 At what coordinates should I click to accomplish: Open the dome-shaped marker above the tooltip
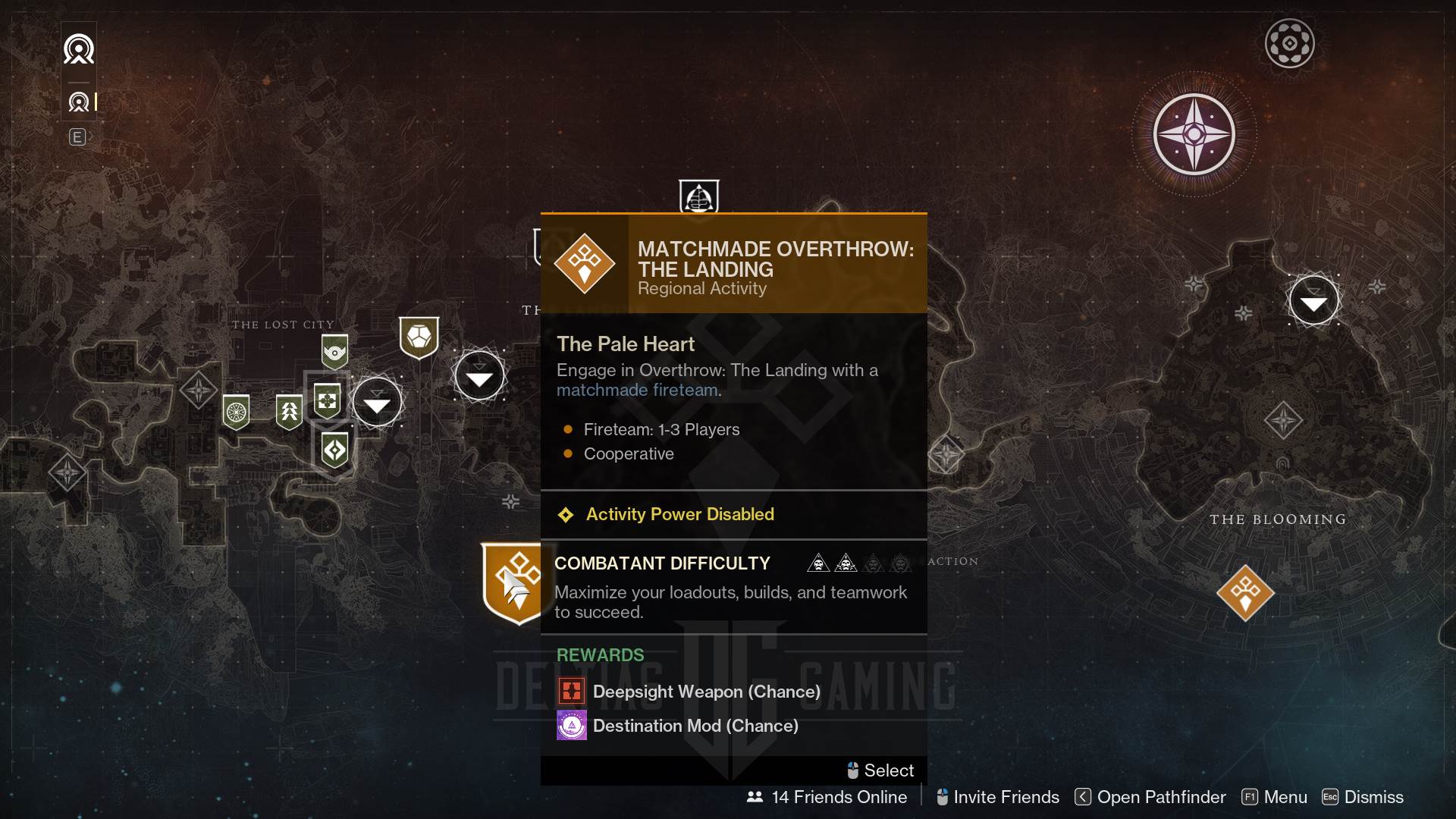click(x=698, y=197)
